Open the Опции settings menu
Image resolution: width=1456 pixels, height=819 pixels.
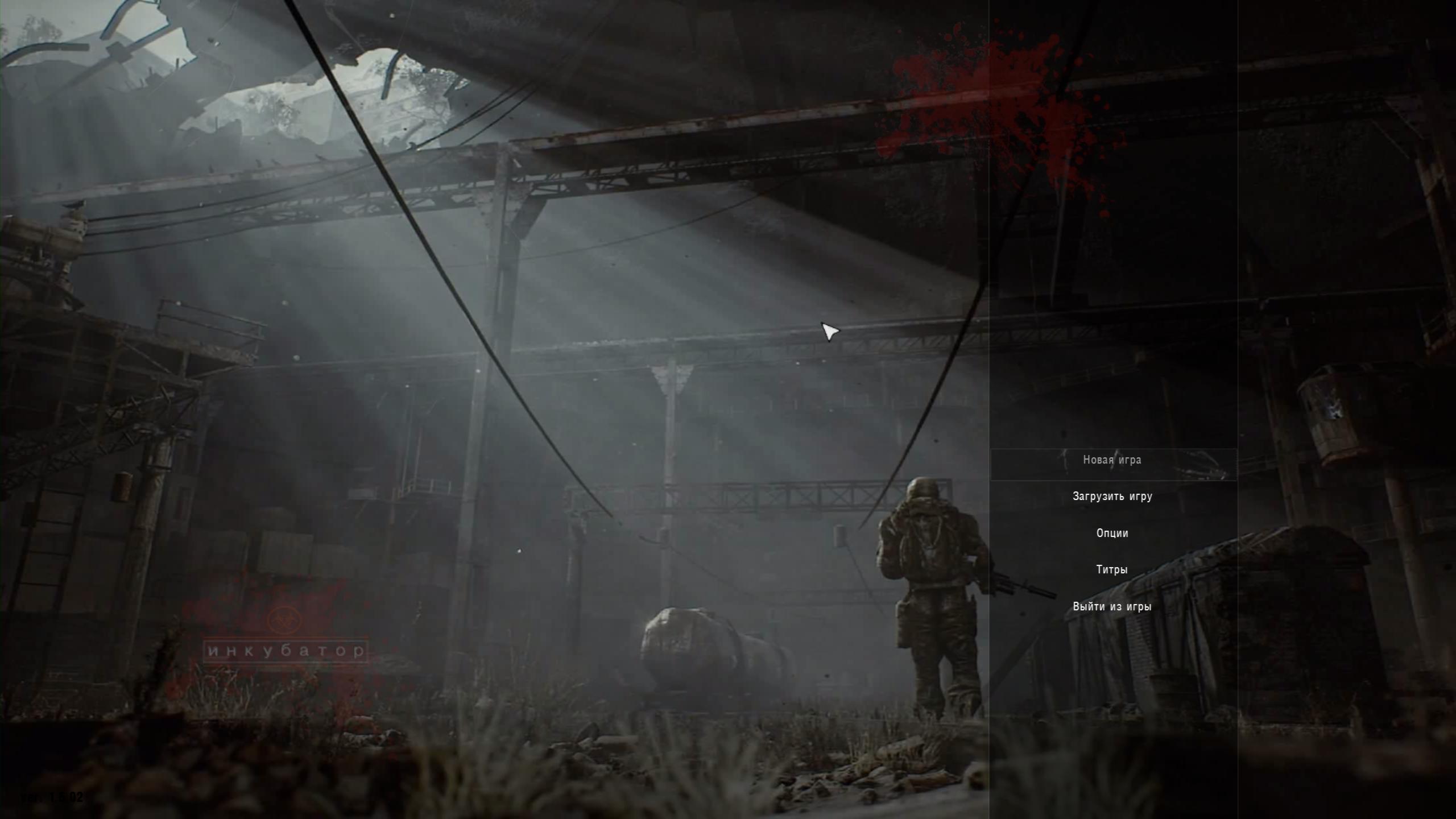[x=1112, y=533]
